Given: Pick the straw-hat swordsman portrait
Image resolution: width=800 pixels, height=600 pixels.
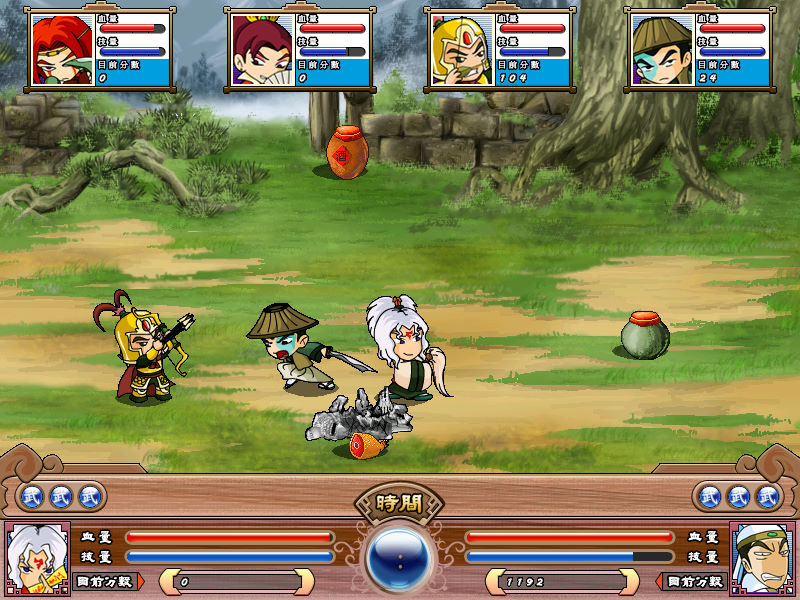Looking at the screenshot, I should pos(662,51).
